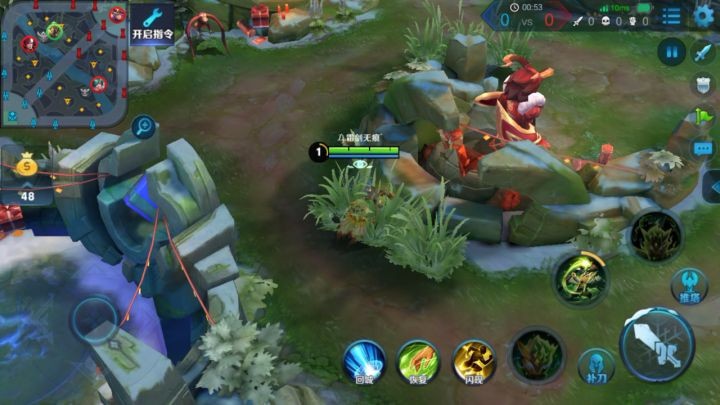Screen dimensions: 720x405
Task: Open the settings gear
Action: pos(703,14)
